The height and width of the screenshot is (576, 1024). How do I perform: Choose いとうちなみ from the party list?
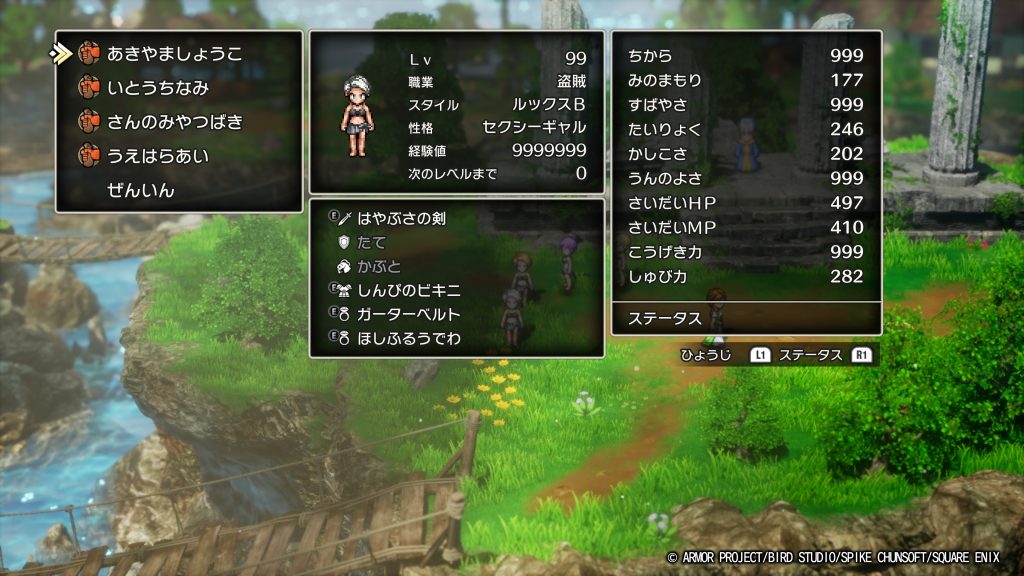click(x=158, y=88)
